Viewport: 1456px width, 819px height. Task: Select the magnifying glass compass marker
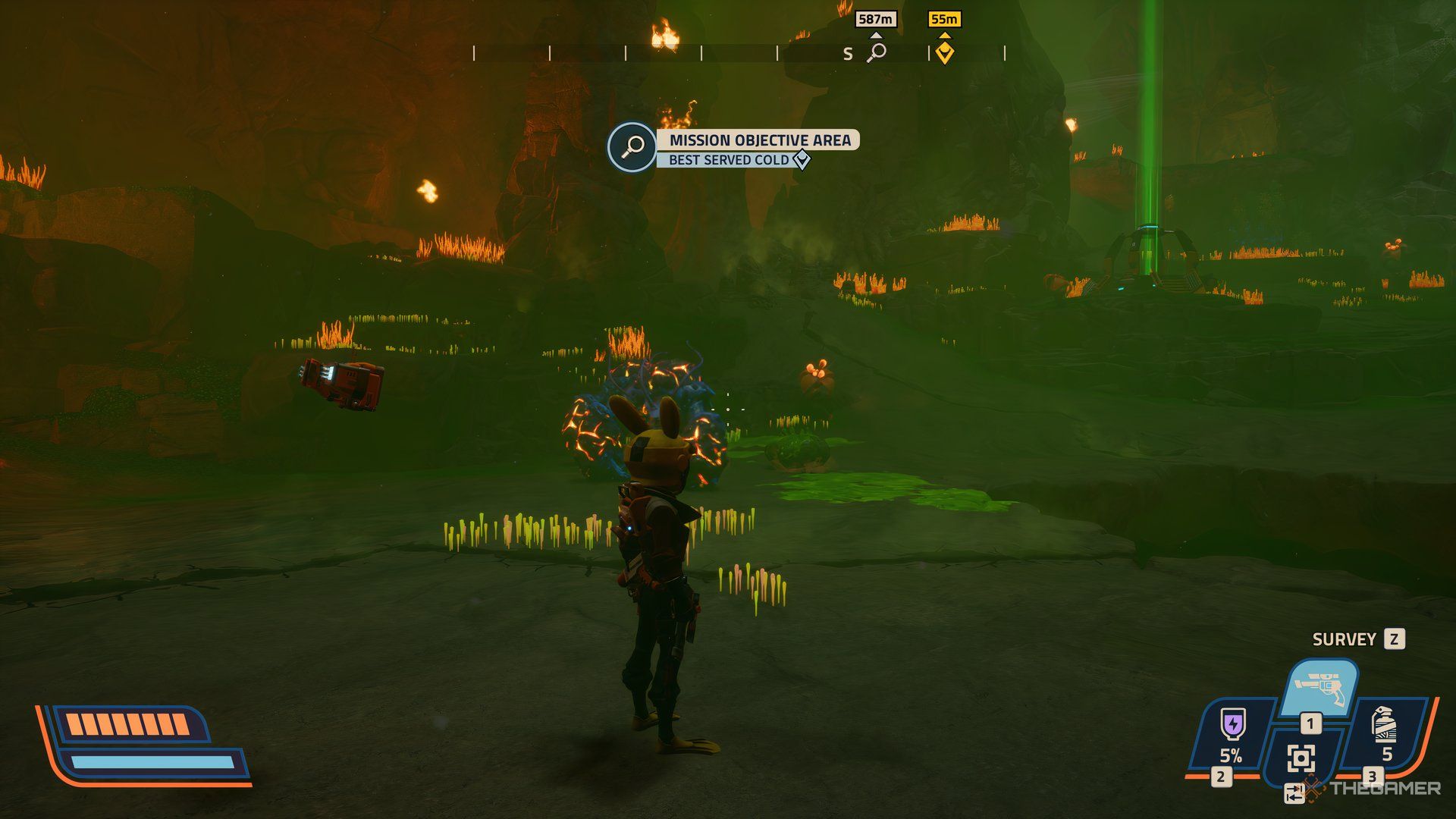(x=877, y=52)
